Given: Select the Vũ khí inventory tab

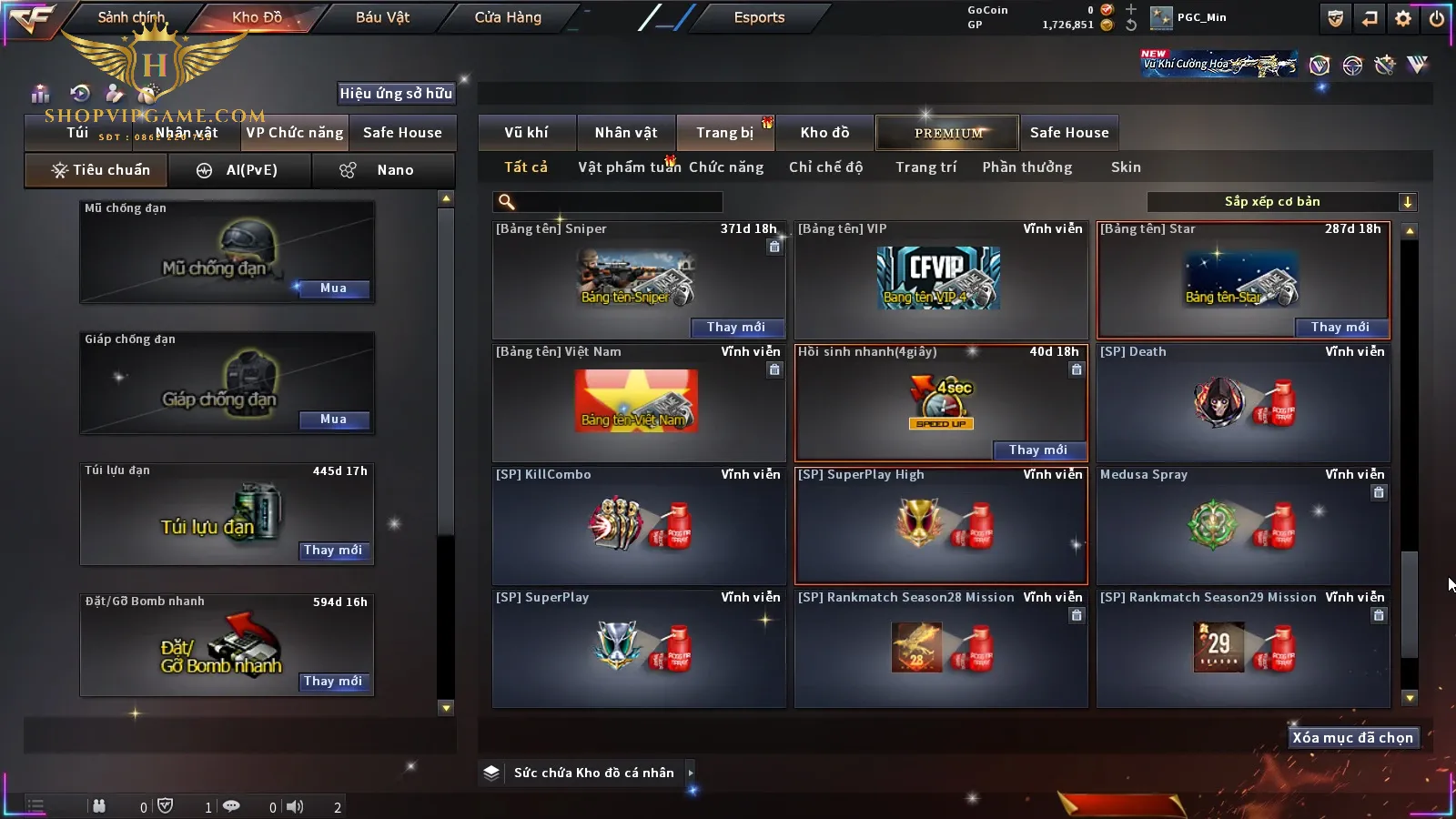Looking at the screenshot, I should (x=526, y=133).
